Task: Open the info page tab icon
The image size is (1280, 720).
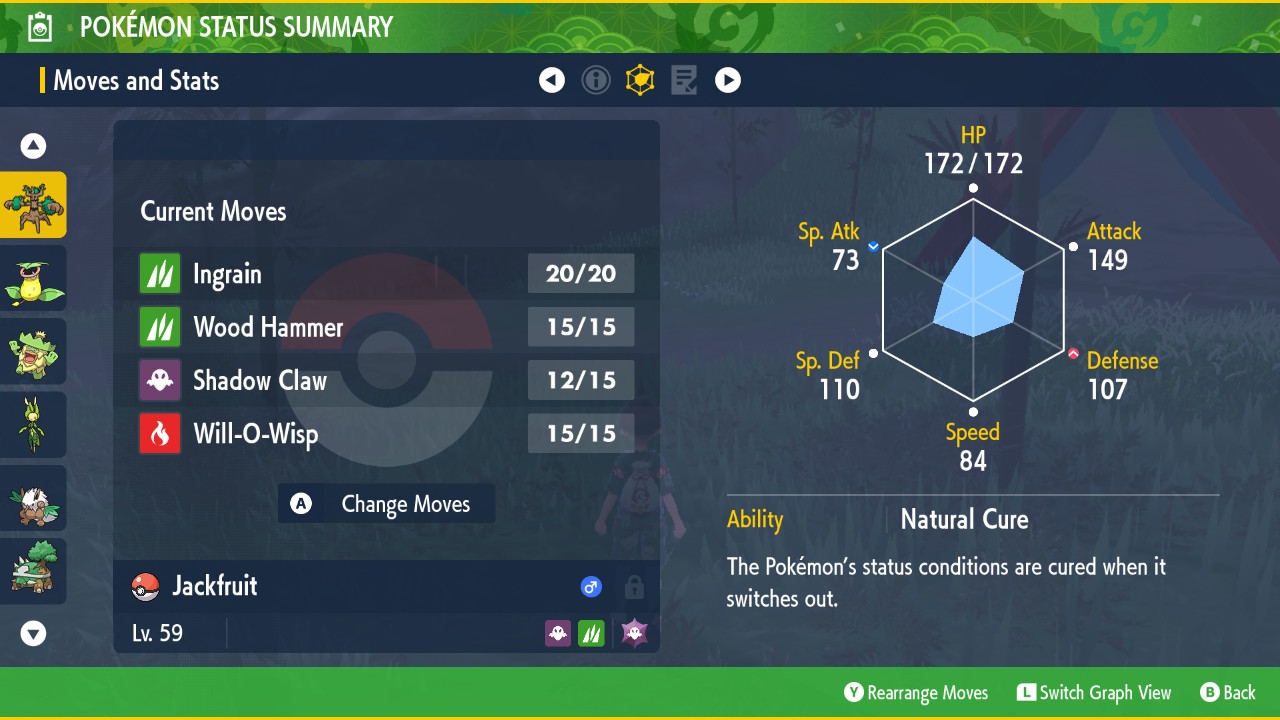Action: tap(596, 81)
